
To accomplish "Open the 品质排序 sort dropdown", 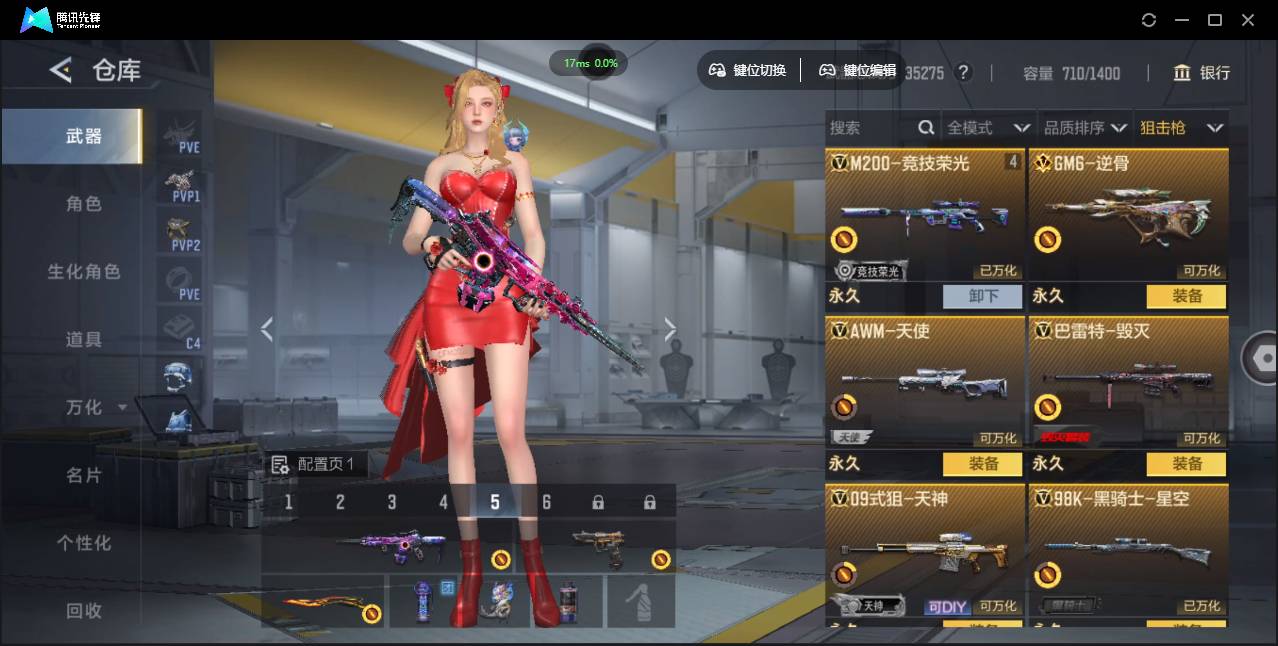I will pyautogui.click(x=1085, y=128).
